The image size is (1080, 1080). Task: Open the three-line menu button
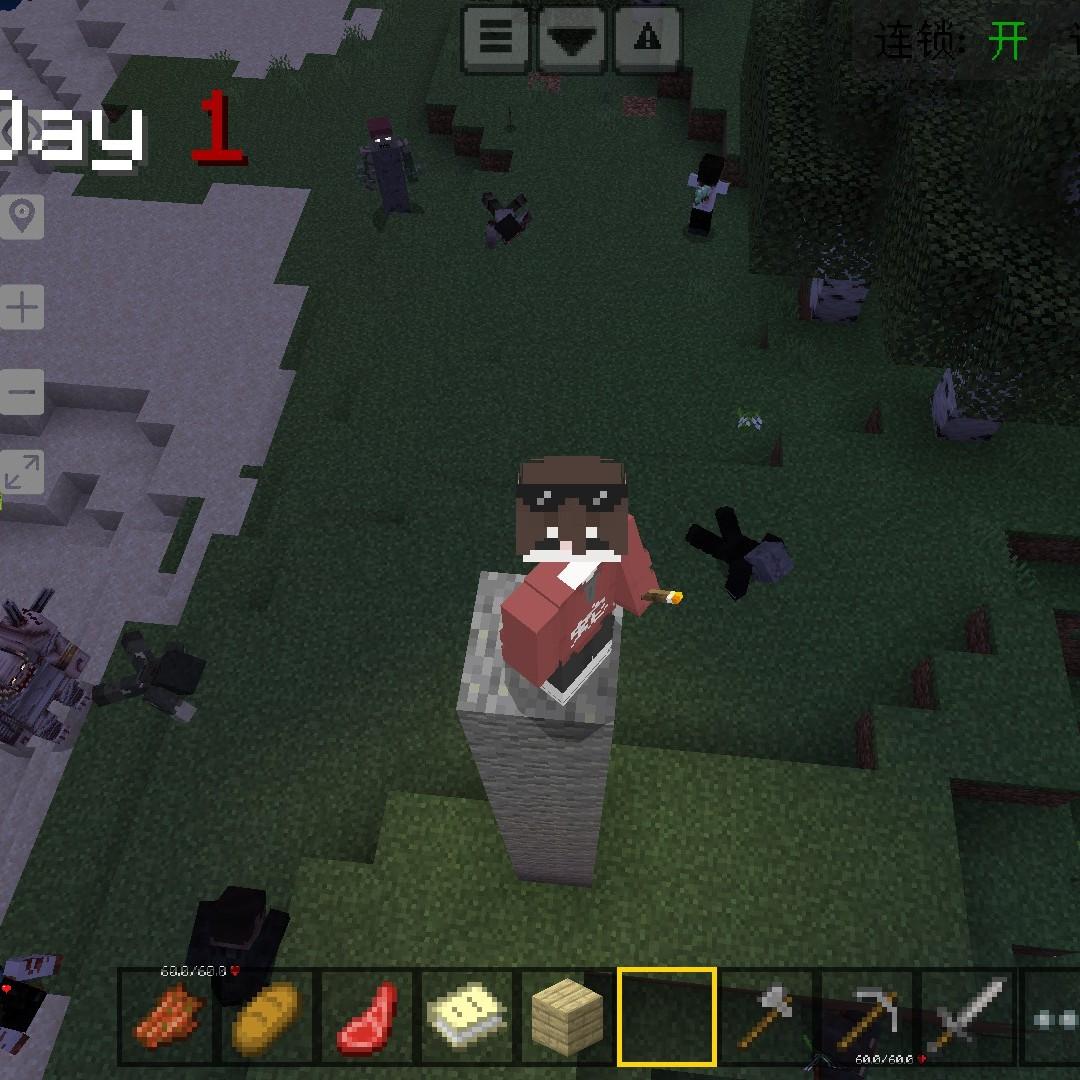click(496, 39)
